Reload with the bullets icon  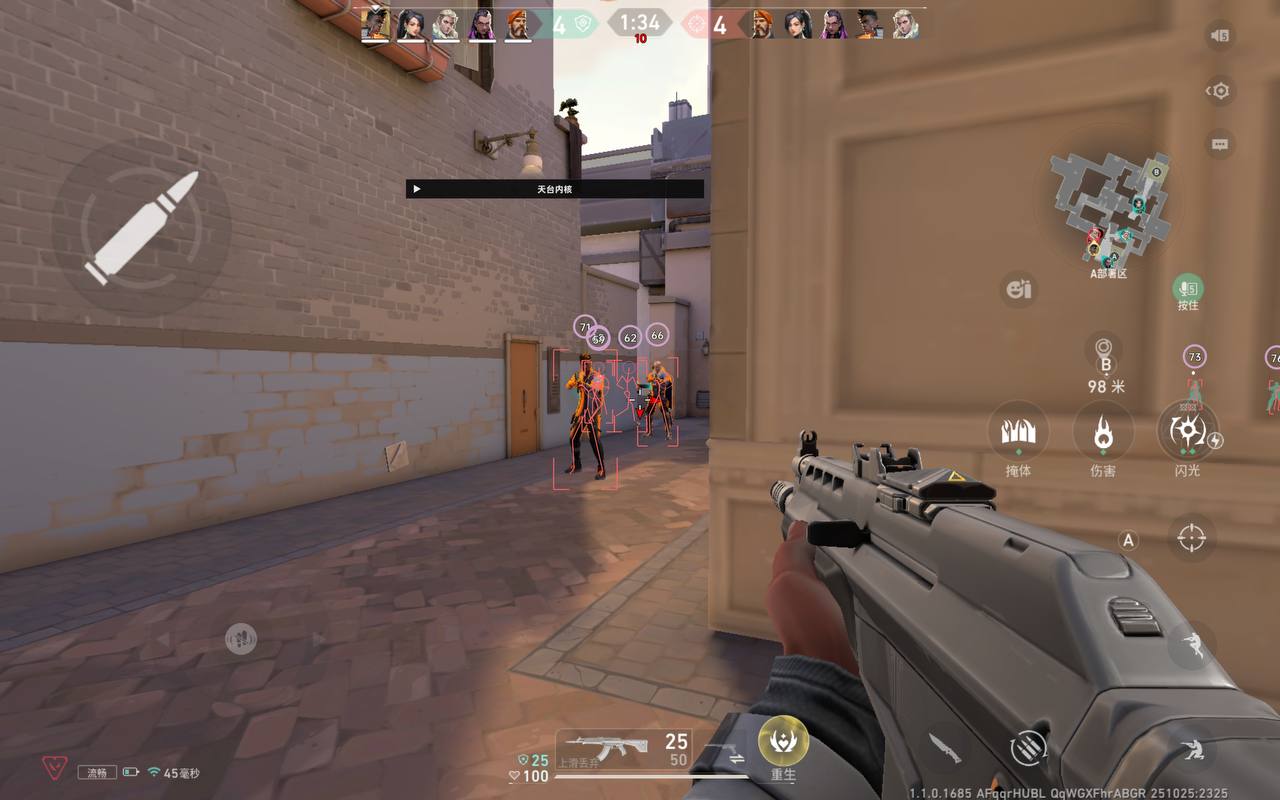tap(1028, 746)
